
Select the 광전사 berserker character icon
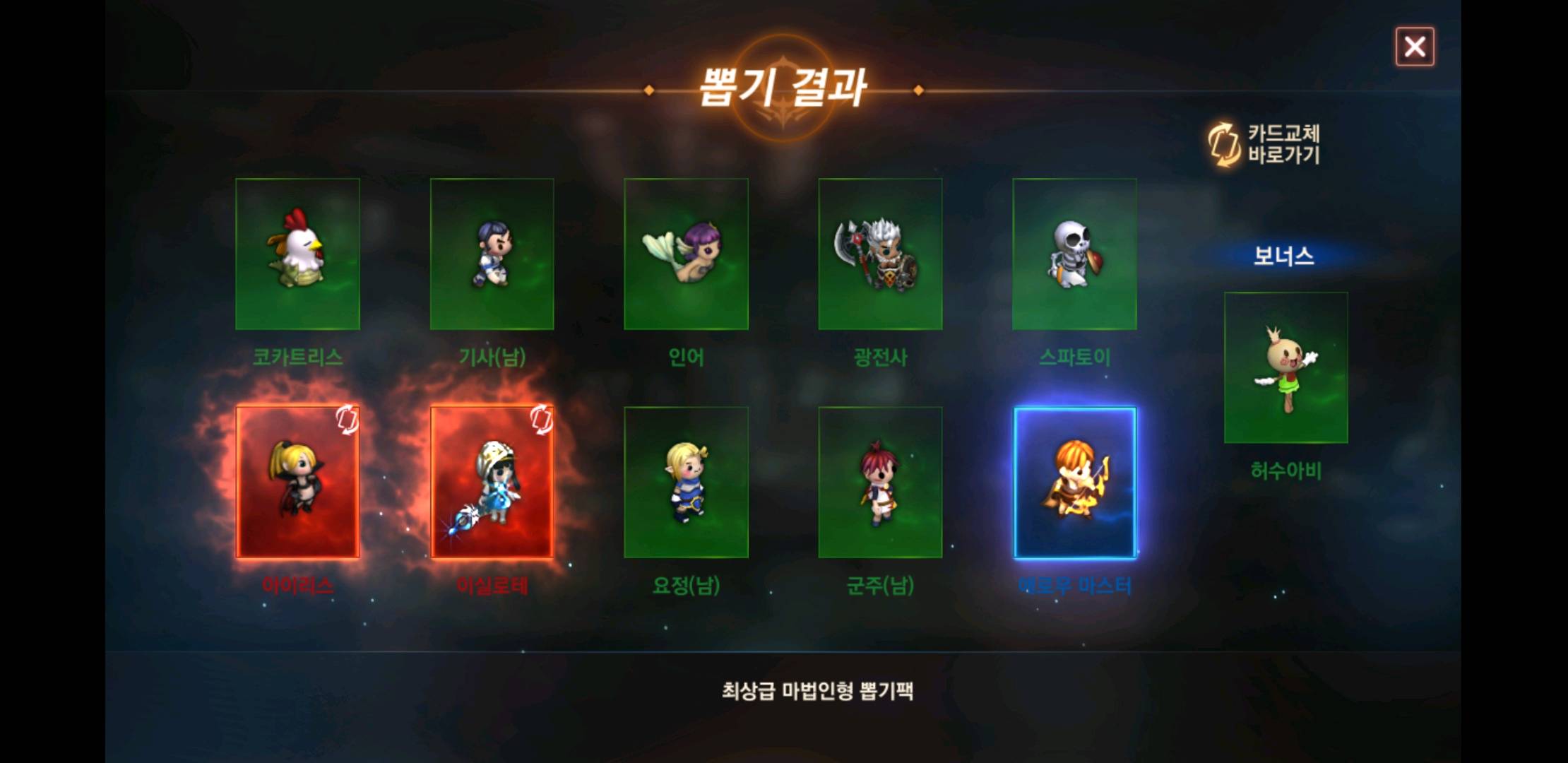[x=880, y=254]
